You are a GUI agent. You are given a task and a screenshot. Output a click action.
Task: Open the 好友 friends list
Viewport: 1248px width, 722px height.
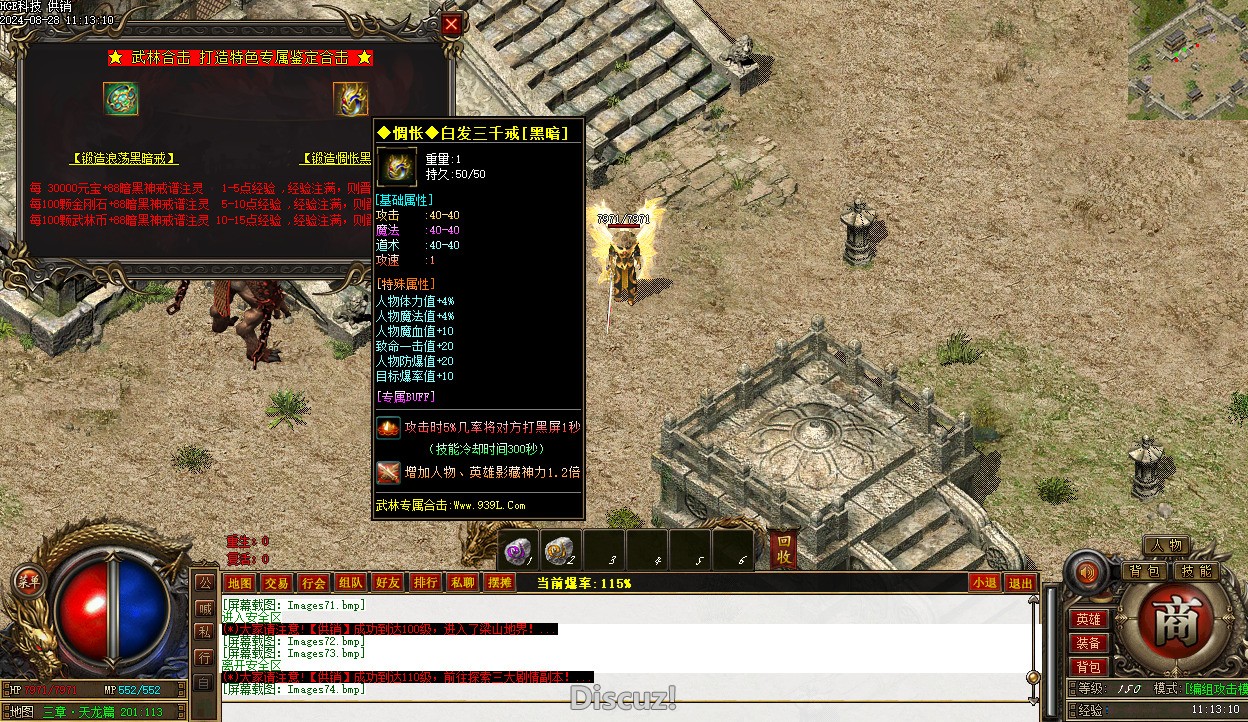[x=387, y=583]
